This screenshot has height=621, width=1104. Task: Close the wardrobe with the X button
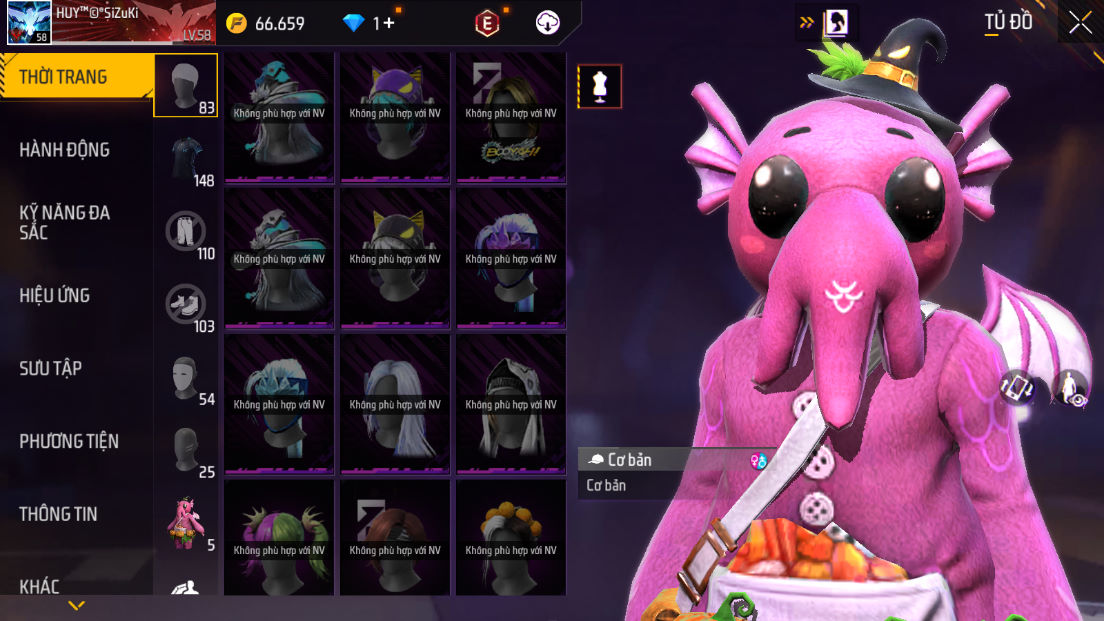tap(1080, 23)
